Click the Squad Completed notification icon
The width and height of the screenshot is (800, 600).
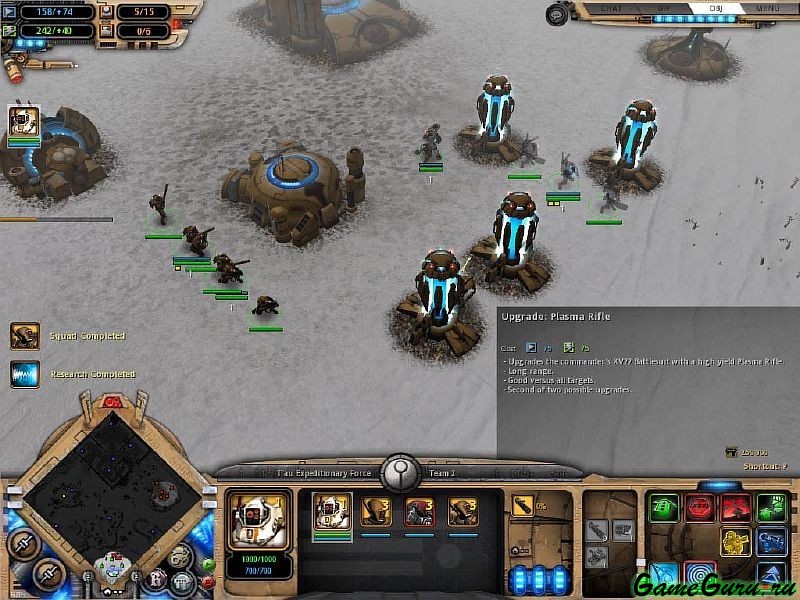point(24,336)
